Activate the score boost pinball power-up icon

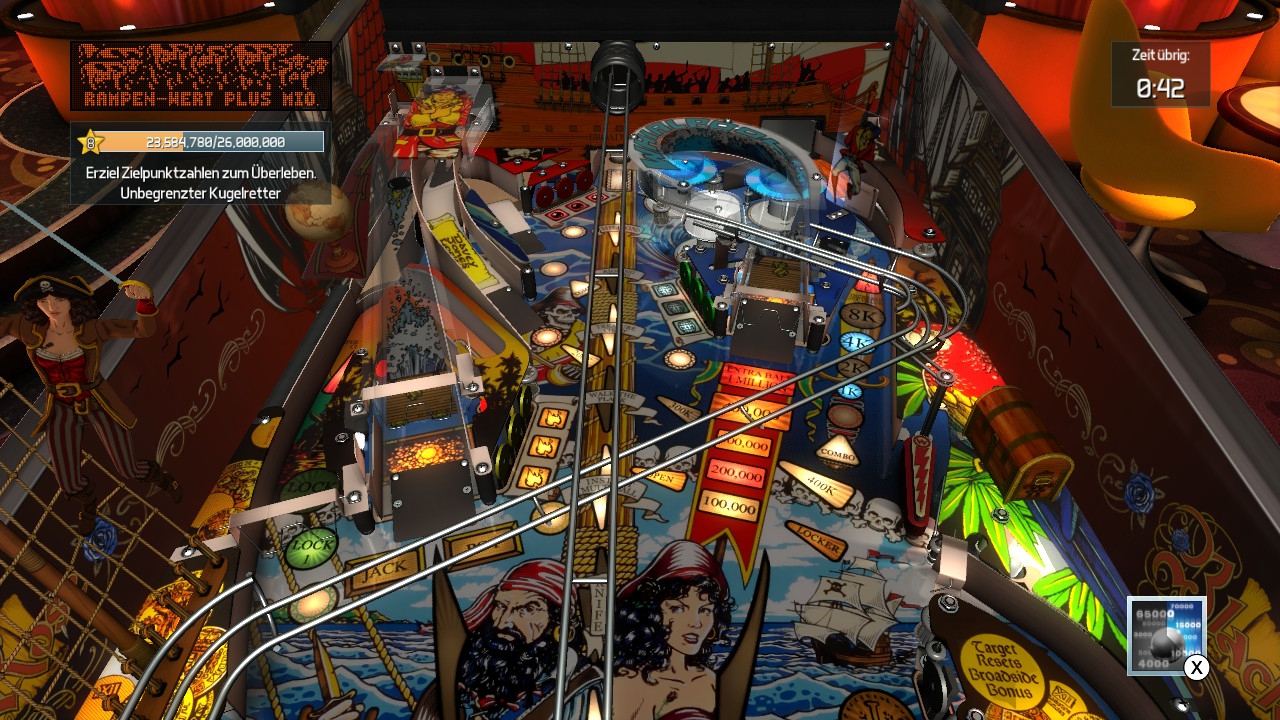coord(1165,635)
